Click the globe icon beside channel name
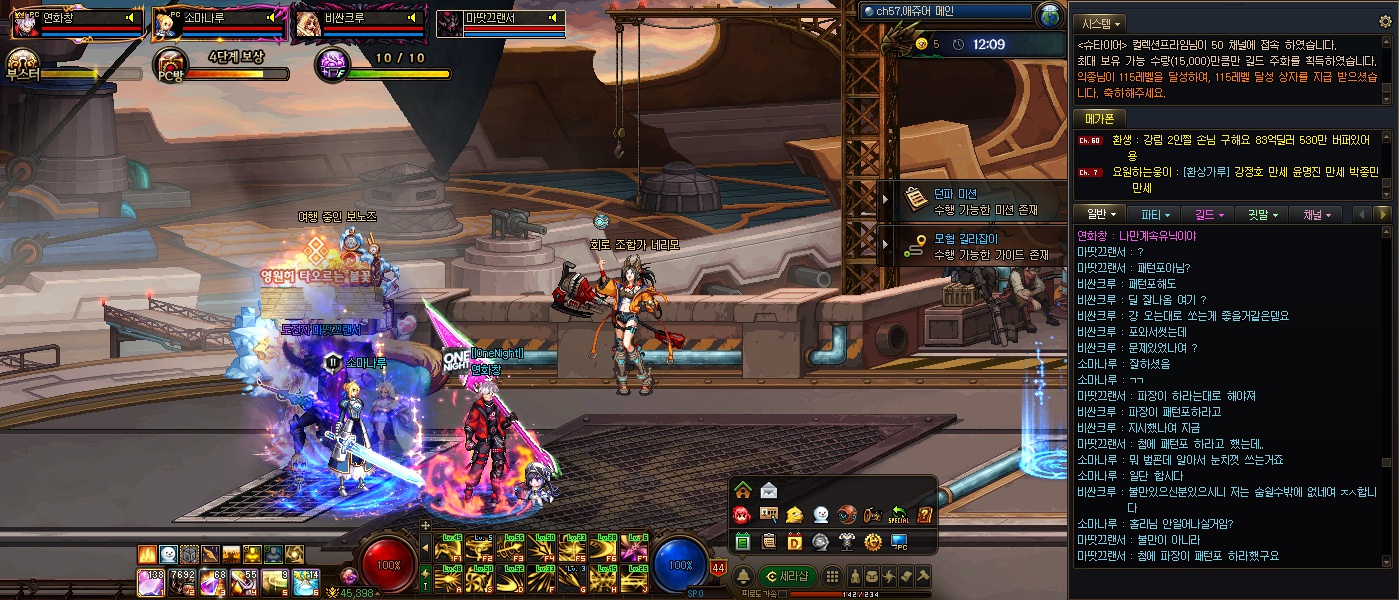This screenshot has height=600, width=1399. (x=1050, y=16)
